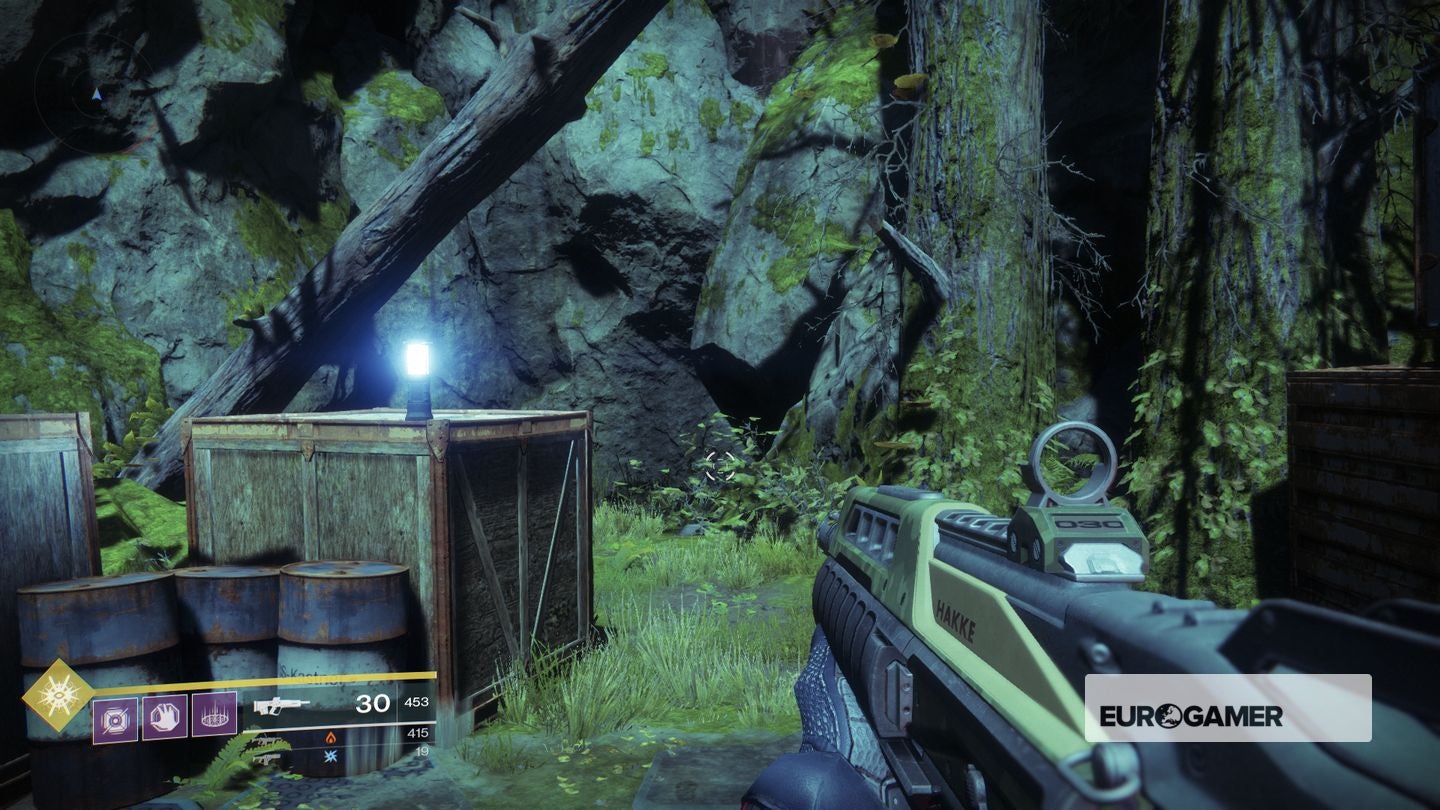
Task: Click the blue arc element icon
Action: click(331, 756)
